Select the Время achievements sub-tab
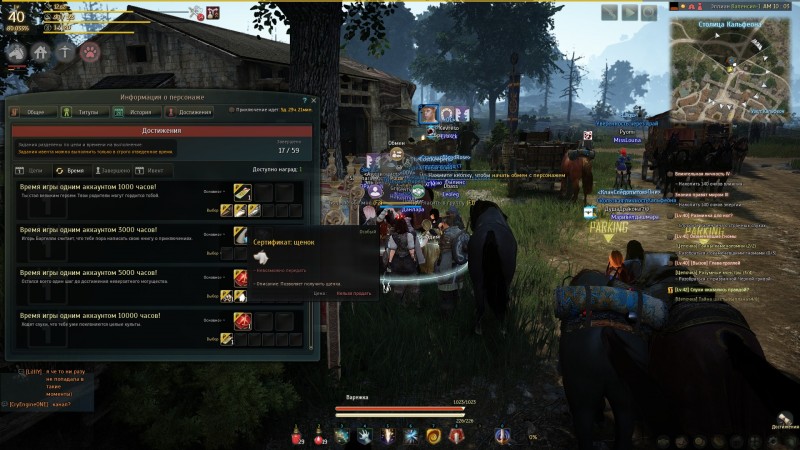This screenshot has height=450, width=800. (70, 171)
